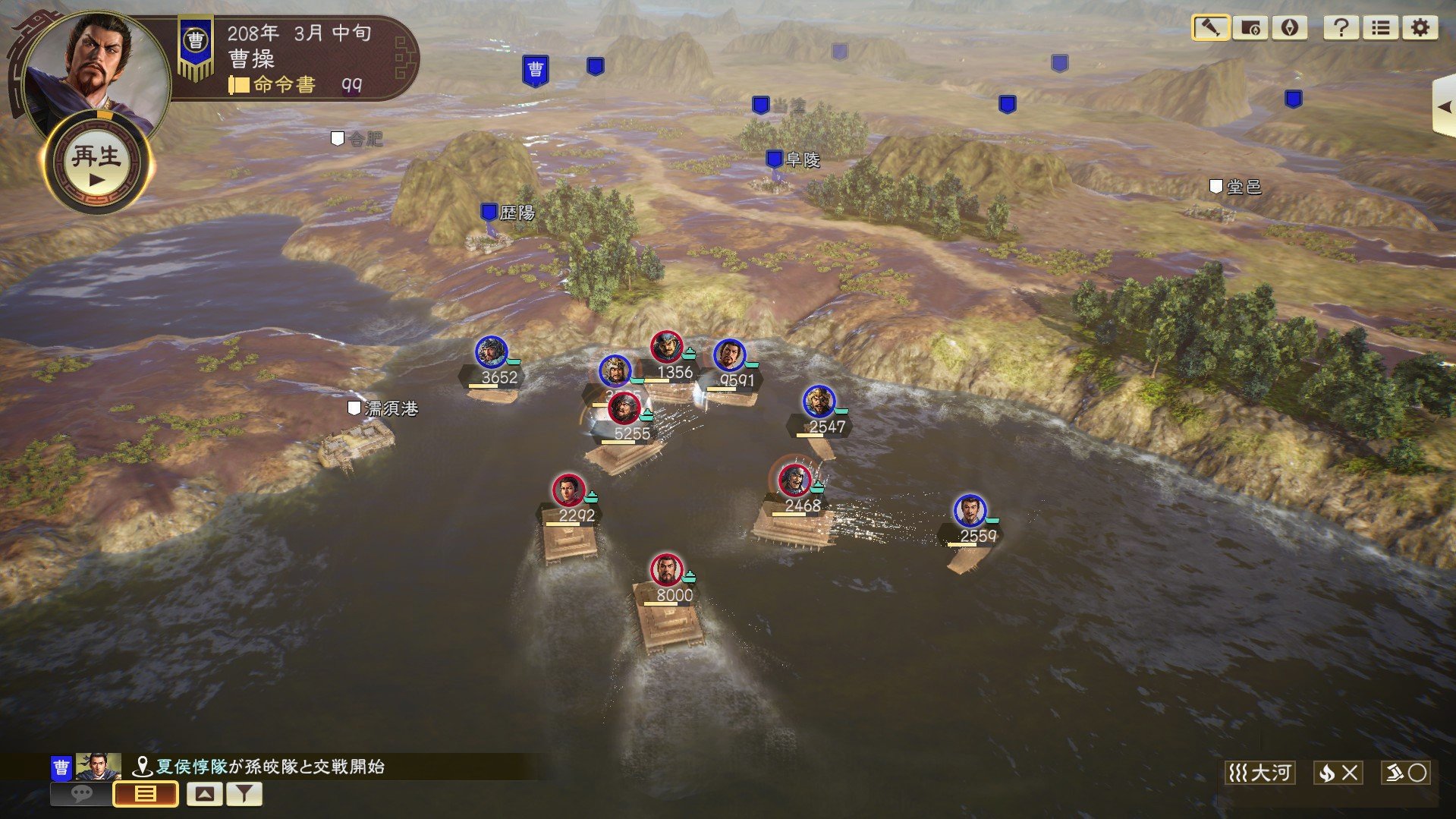Open the settings gear icon
1456x819 pixels.
1420,28
